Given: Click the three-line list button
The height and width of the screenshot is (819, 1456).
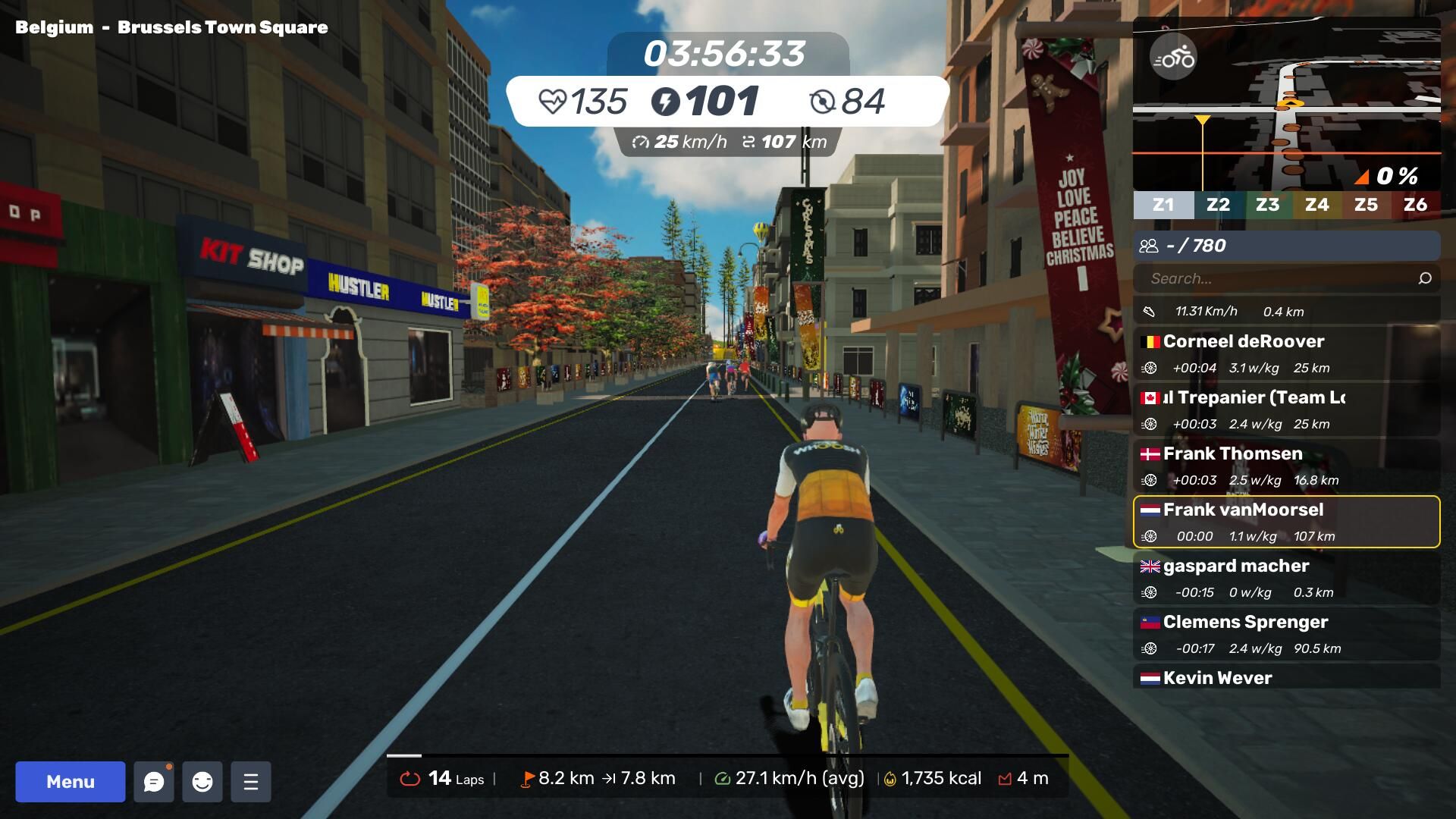Looking at the screenshot, I should tap(251, 782).
